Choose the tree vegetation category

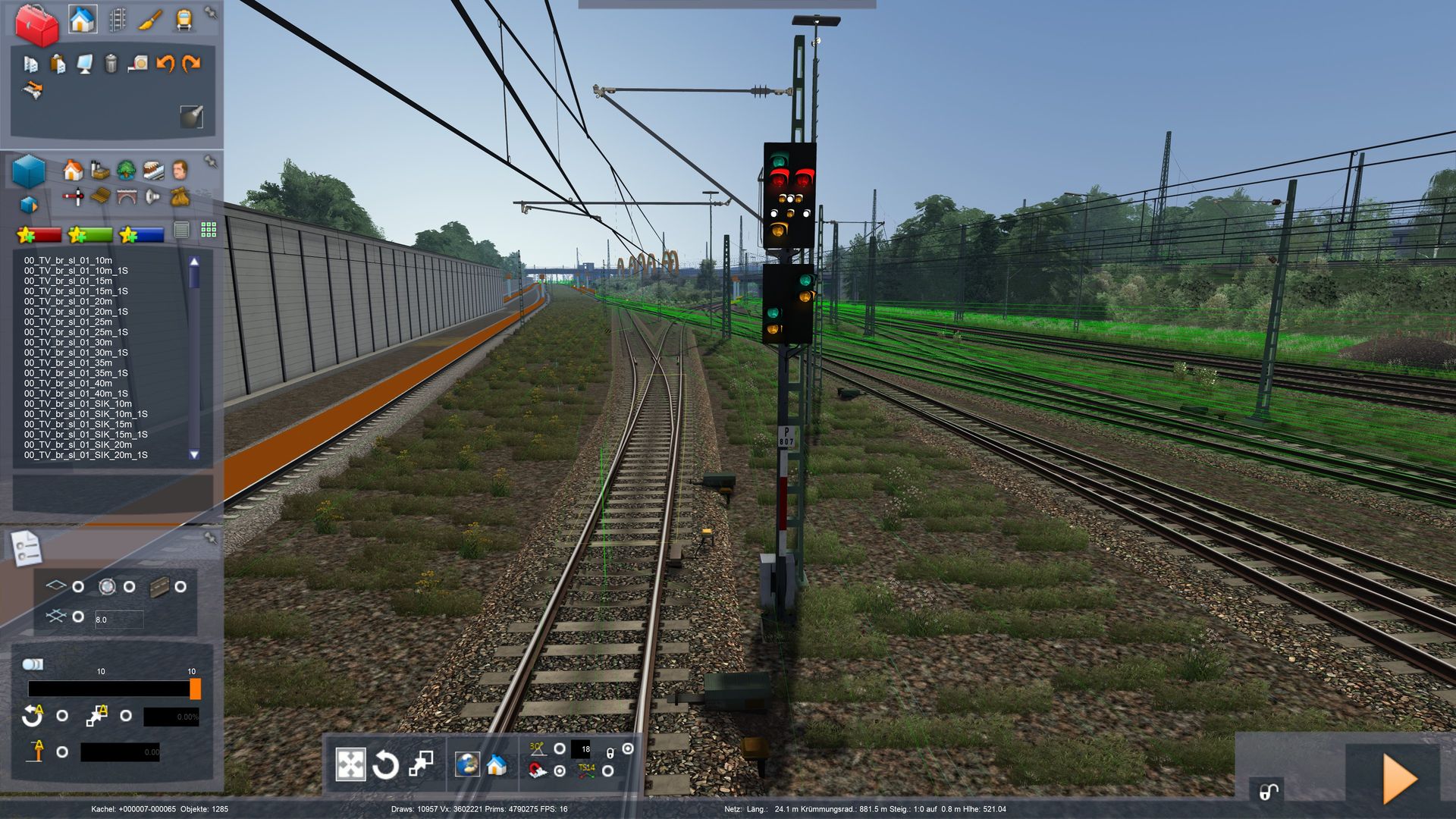126,170
